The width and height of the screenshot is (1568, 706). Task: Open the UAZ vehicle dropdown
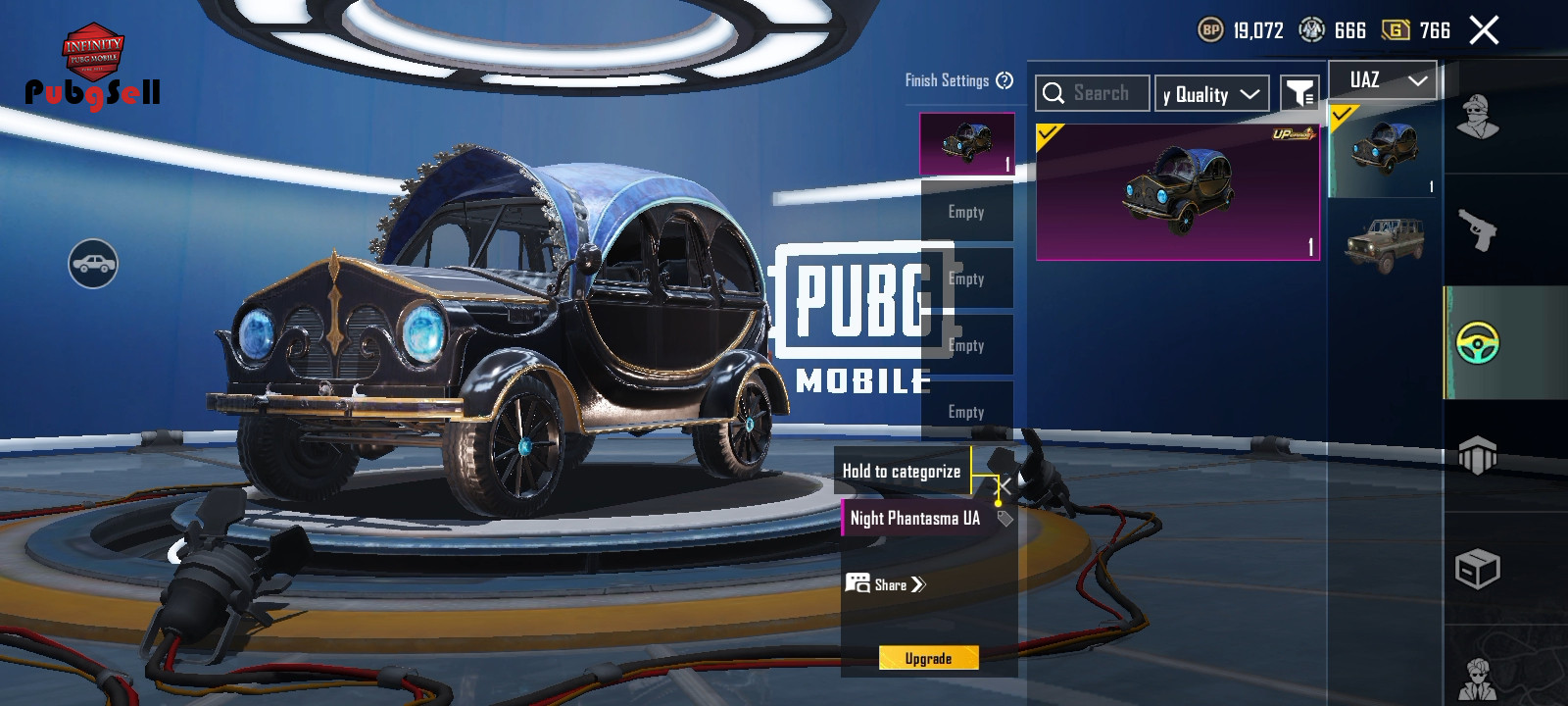(x=1383, y=80)
